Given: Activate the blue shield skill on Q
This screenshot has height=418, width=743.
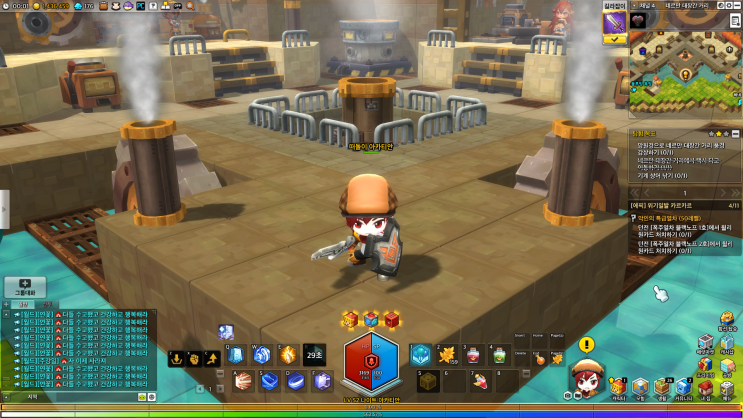Looking at the screenshot, I should 235,354.
